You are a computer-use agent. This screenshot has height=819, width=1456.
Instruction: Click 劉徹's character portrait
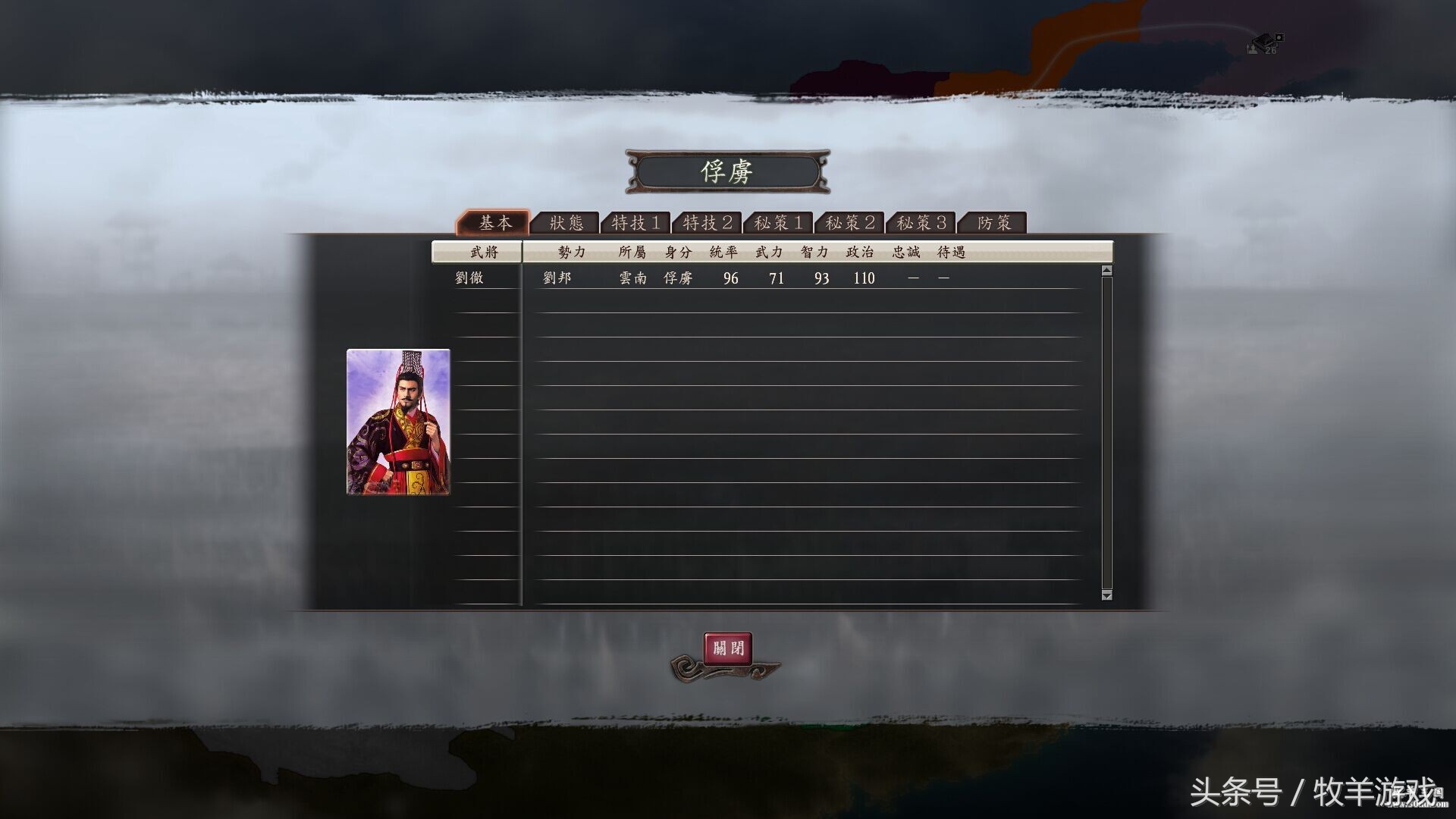[x=397, y=421]
